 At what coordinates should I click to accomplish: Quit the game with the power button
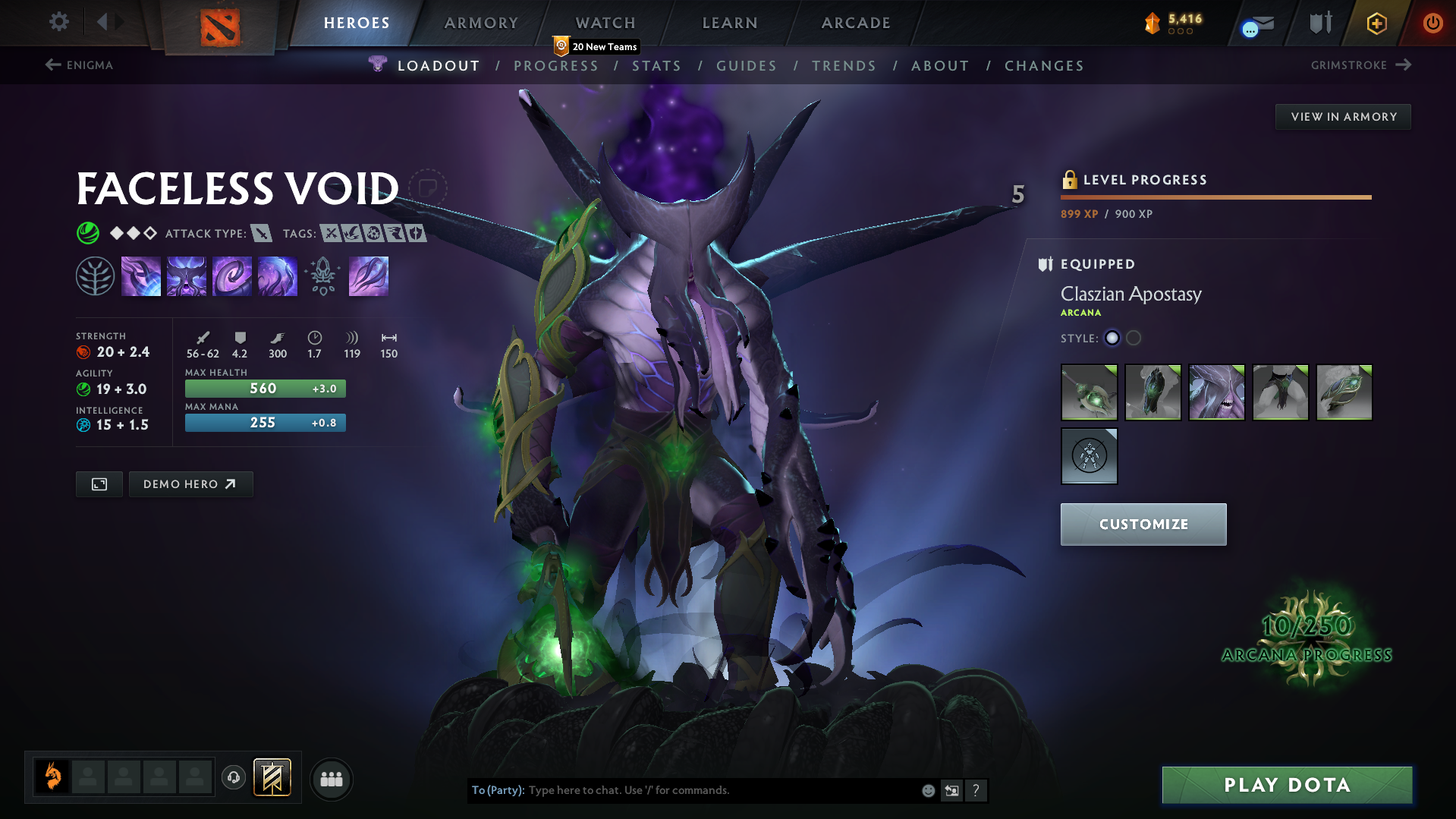1432,23
